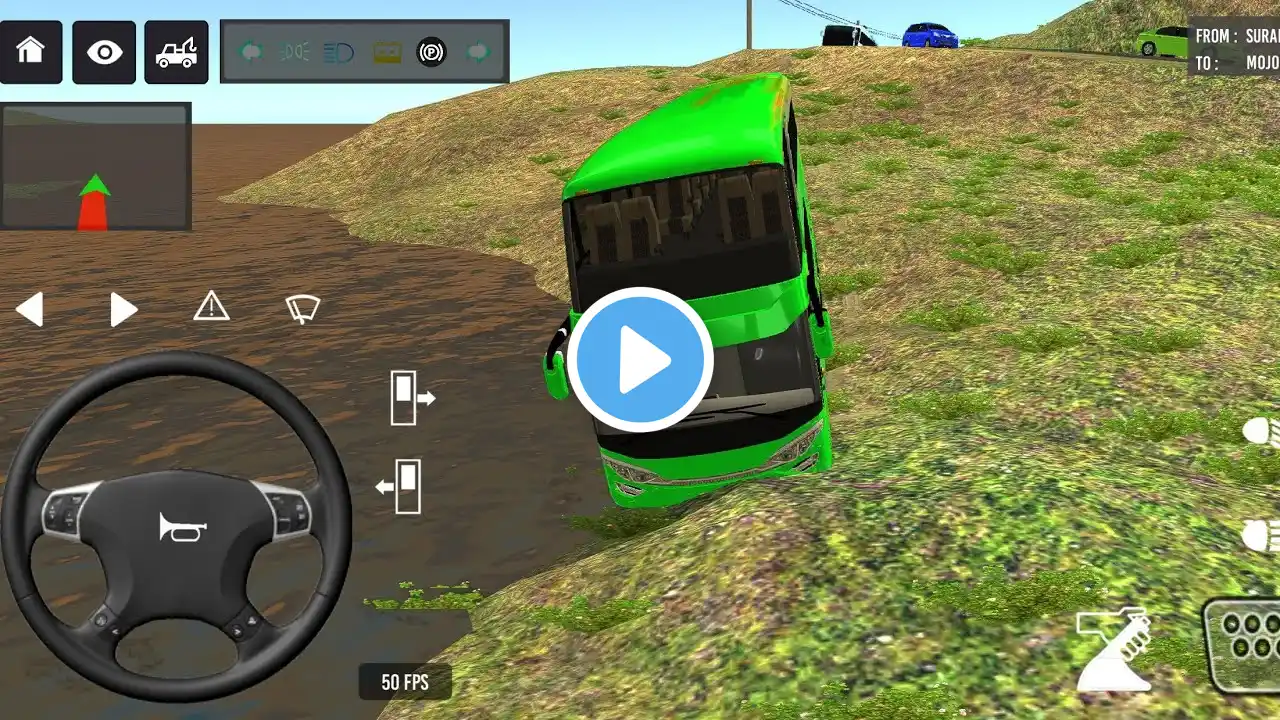Turn on the blue high beam headlights
Image resolution: width=1280 pixels, height=720 pixels.
click(x=339, y=51)
